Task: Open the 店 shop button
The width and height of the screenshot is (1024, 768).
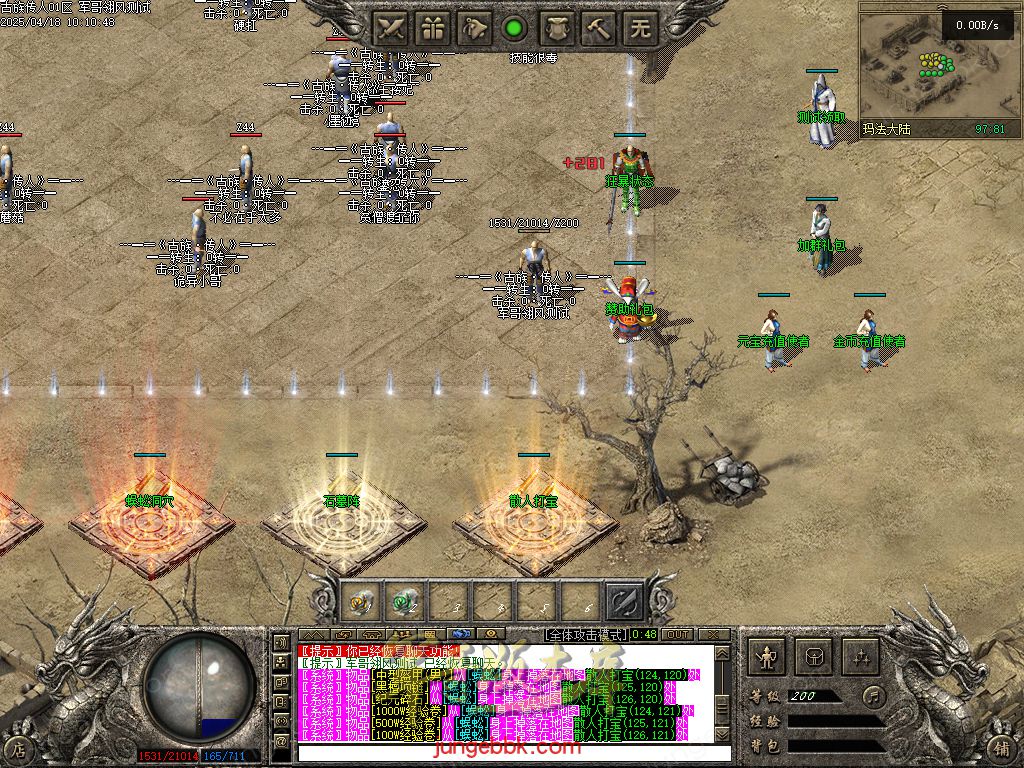Action: [x=17, y=748]
